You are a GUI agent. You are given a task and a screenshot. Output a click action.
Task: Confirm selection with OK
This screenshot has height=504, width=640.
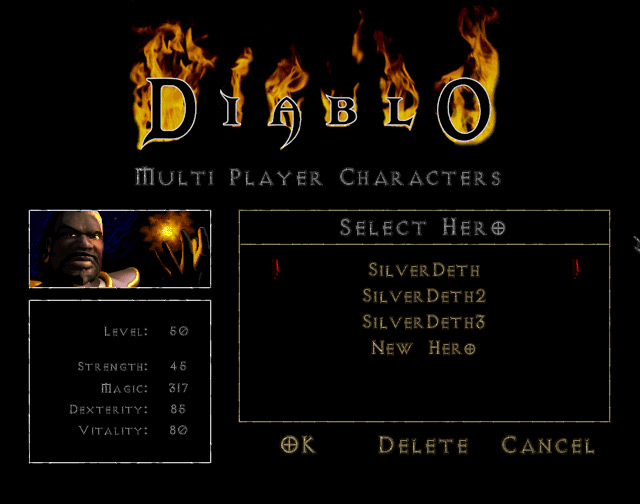tap(298, 446)
